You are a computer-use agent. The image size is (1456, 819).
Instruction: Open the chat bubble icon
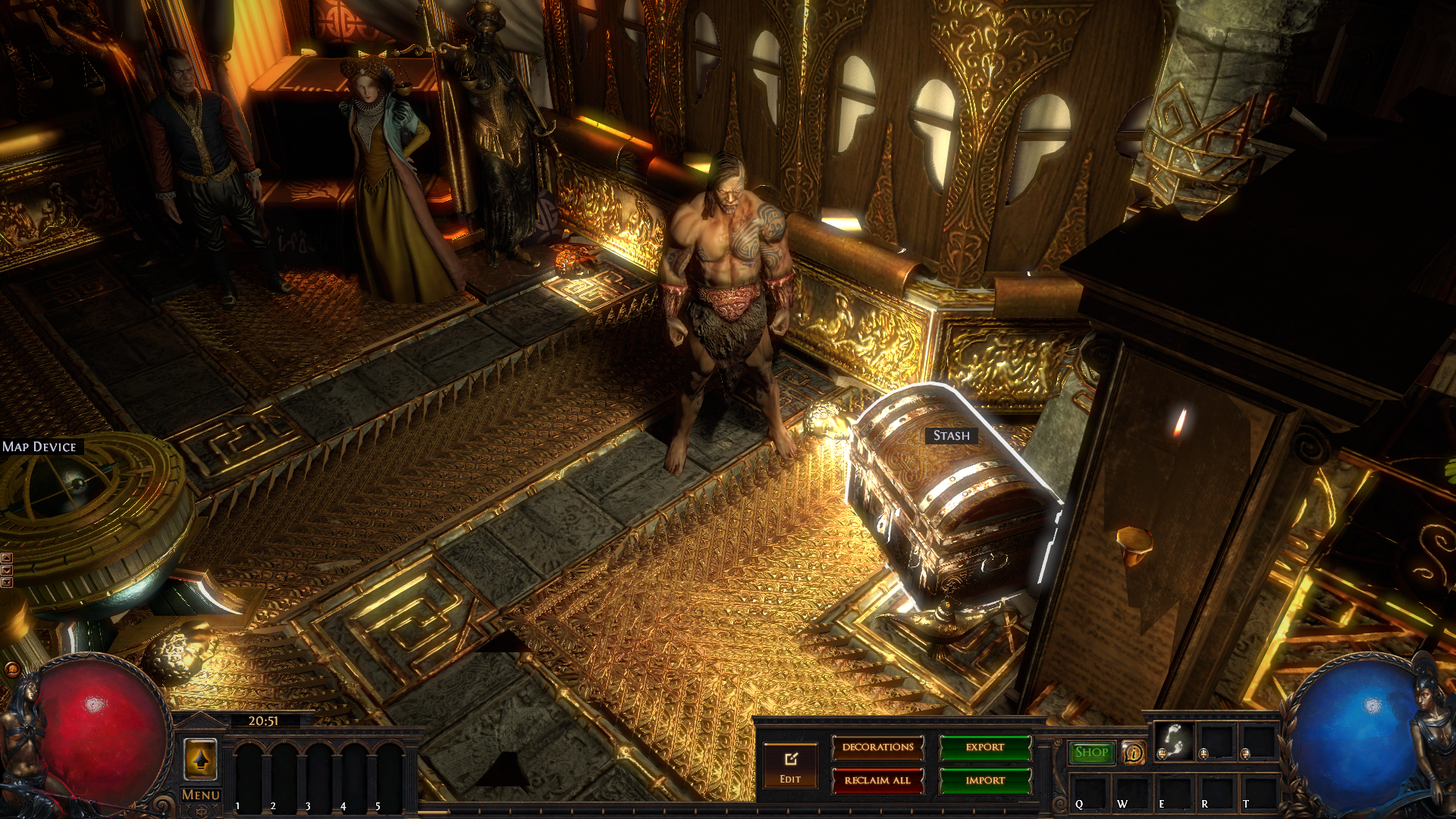pos(11,669)
